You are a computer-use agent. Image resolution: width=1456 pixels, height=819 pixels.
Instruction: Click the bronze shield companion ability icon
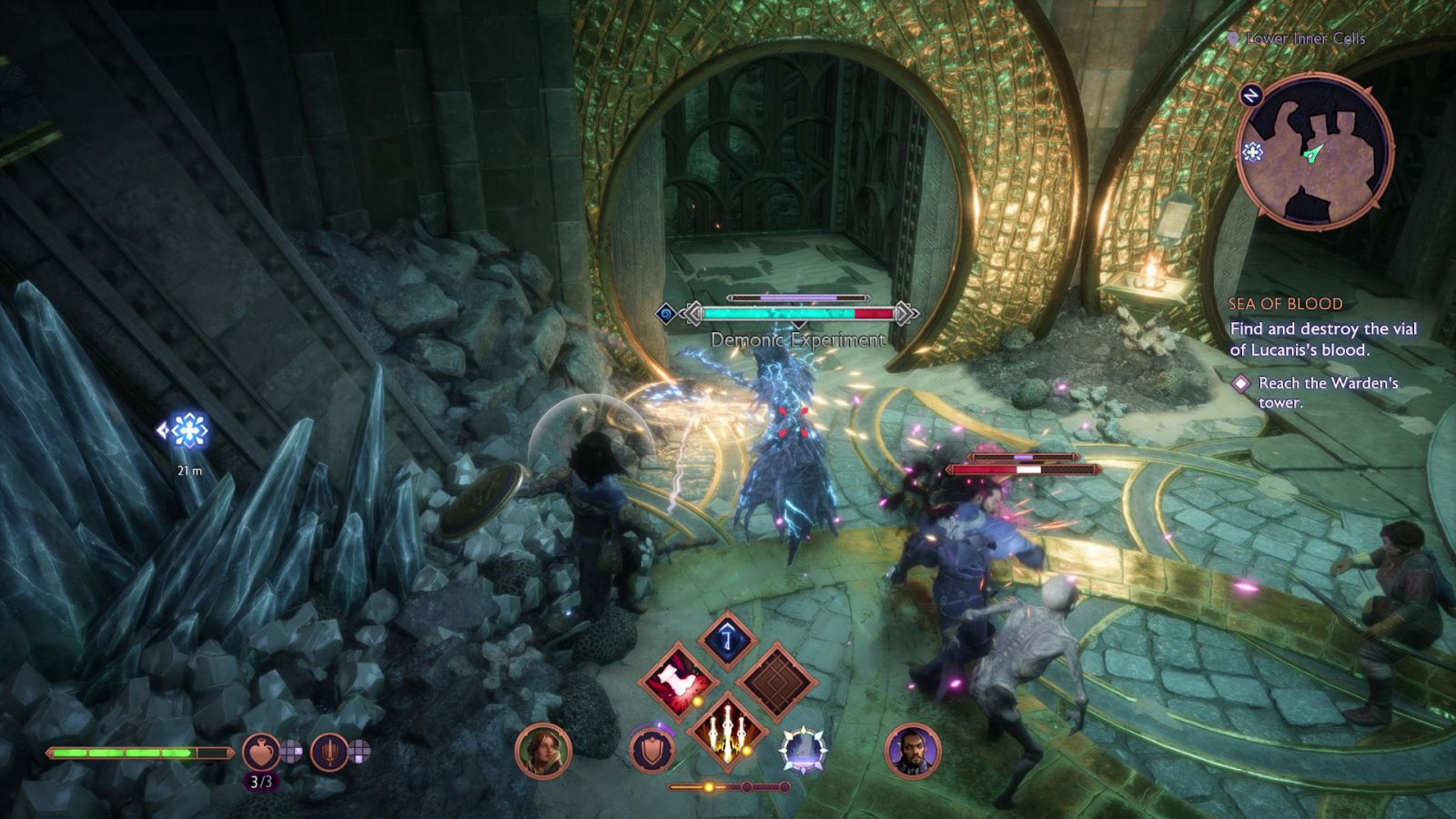[651, 750]
